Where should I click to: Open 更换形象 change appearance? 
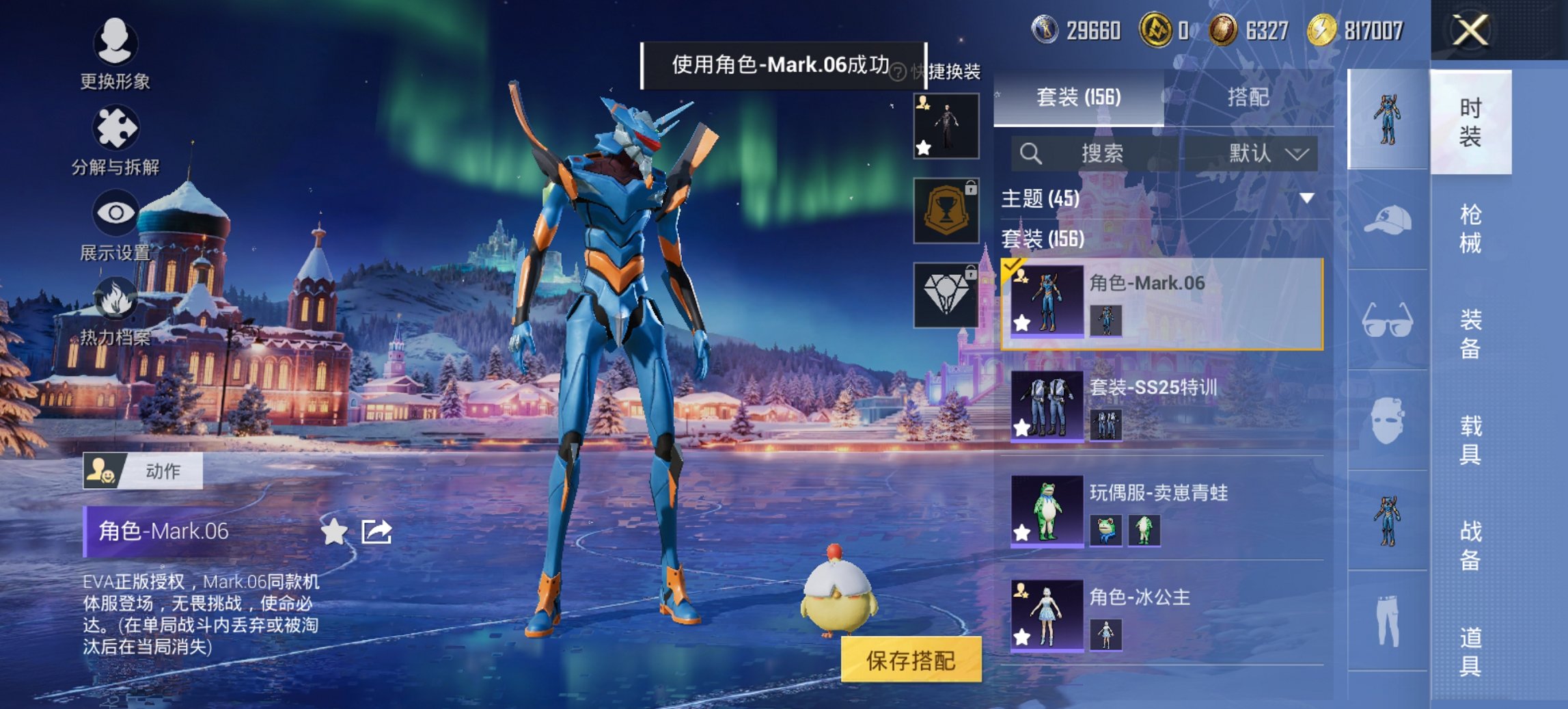point(115,53)
